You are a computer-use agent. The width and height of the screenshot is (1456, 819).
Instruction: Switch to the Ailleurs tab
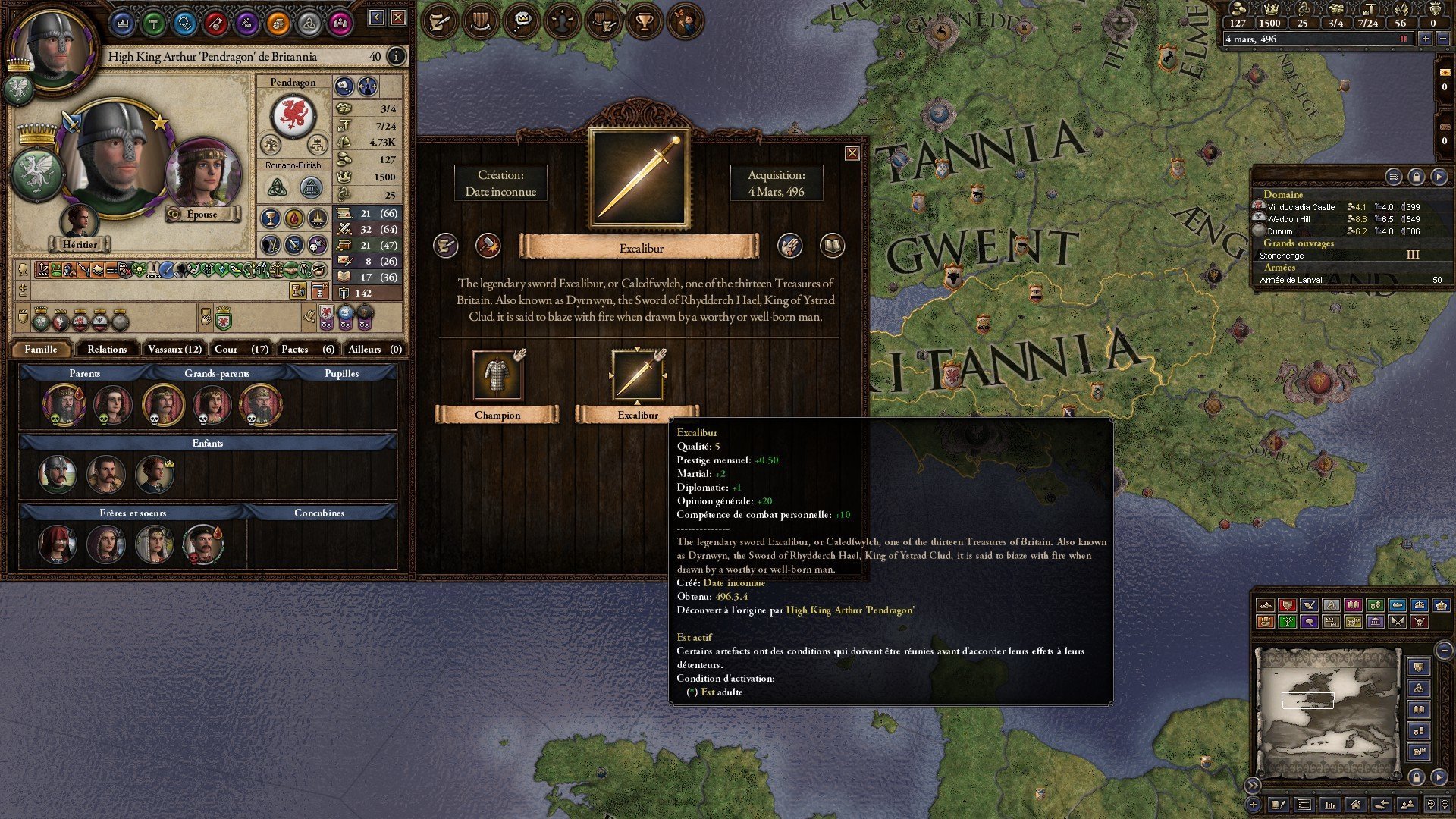pos(374,349)
